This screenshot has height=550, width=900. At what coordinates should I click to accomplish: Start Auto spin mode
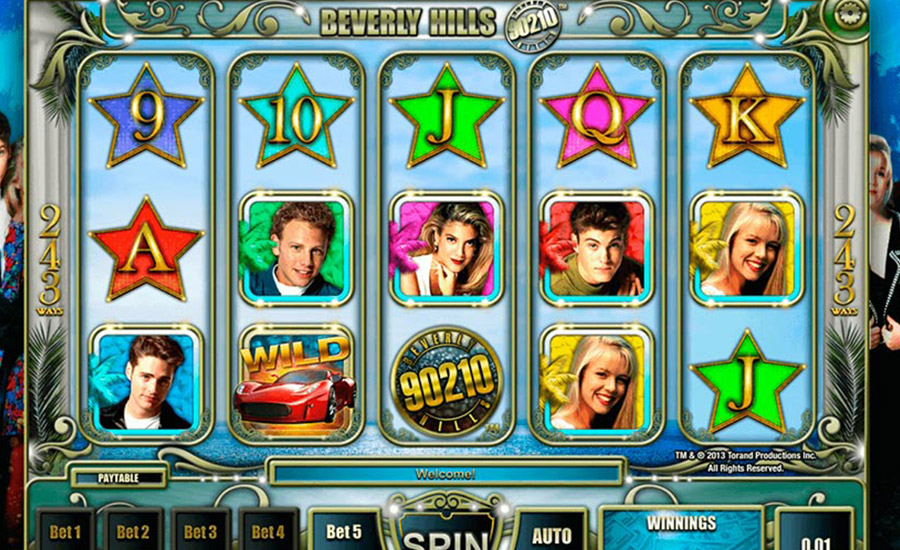pyautogui.click(x=551, y=533)
